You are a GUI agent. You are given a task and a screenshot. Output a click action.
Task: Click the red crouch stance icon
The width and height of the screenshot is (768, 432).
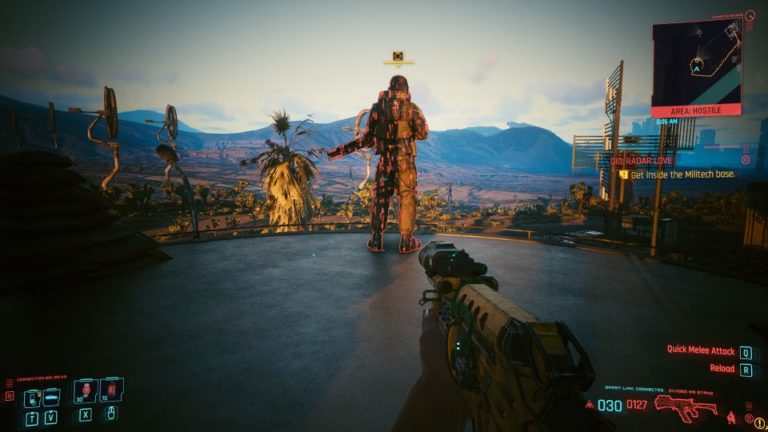click(x=731, y=415)
